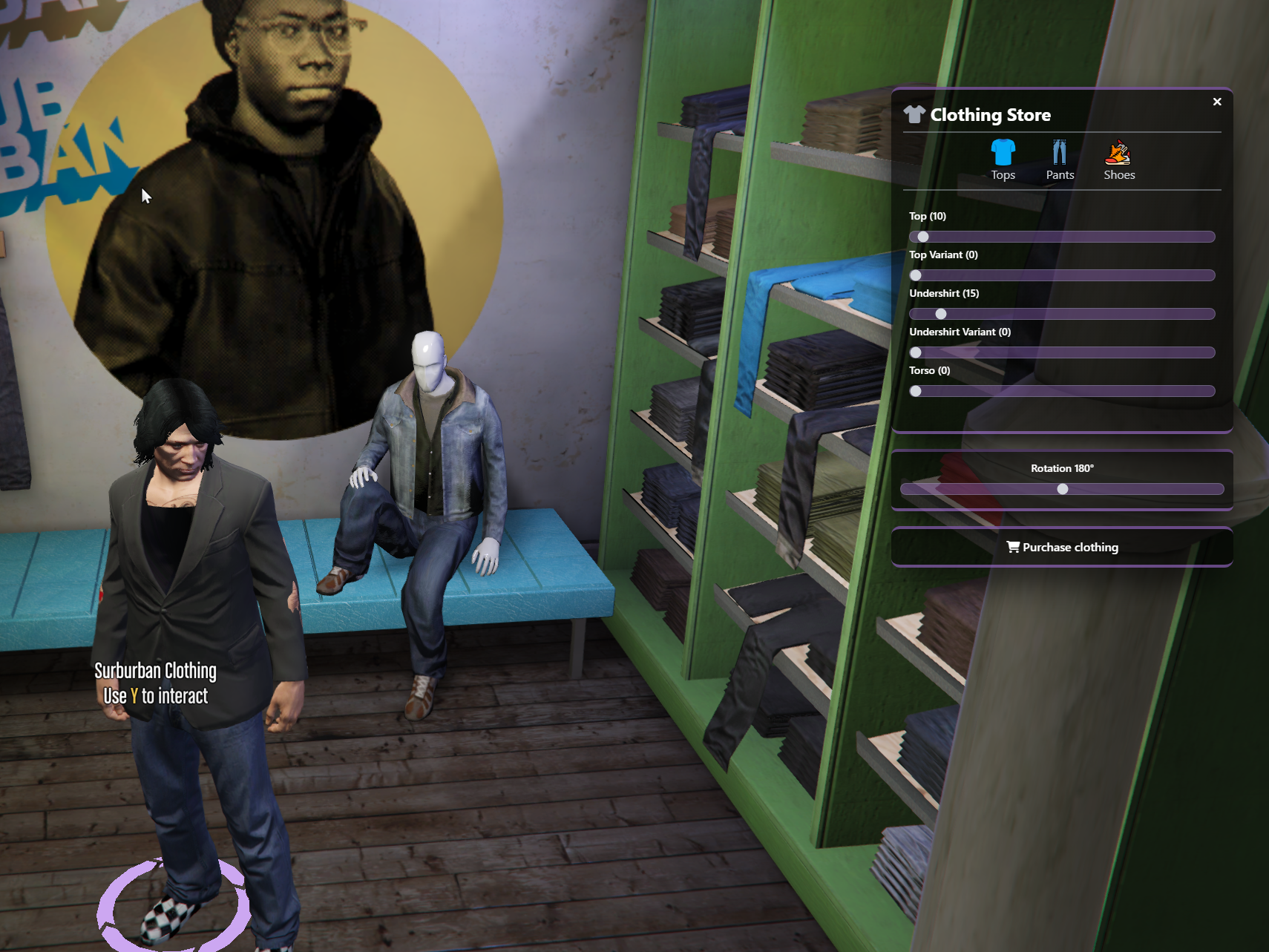Switch to the Tops category
The height and width of the screenshot is (952, 1269).
[x=1003, y=160]
